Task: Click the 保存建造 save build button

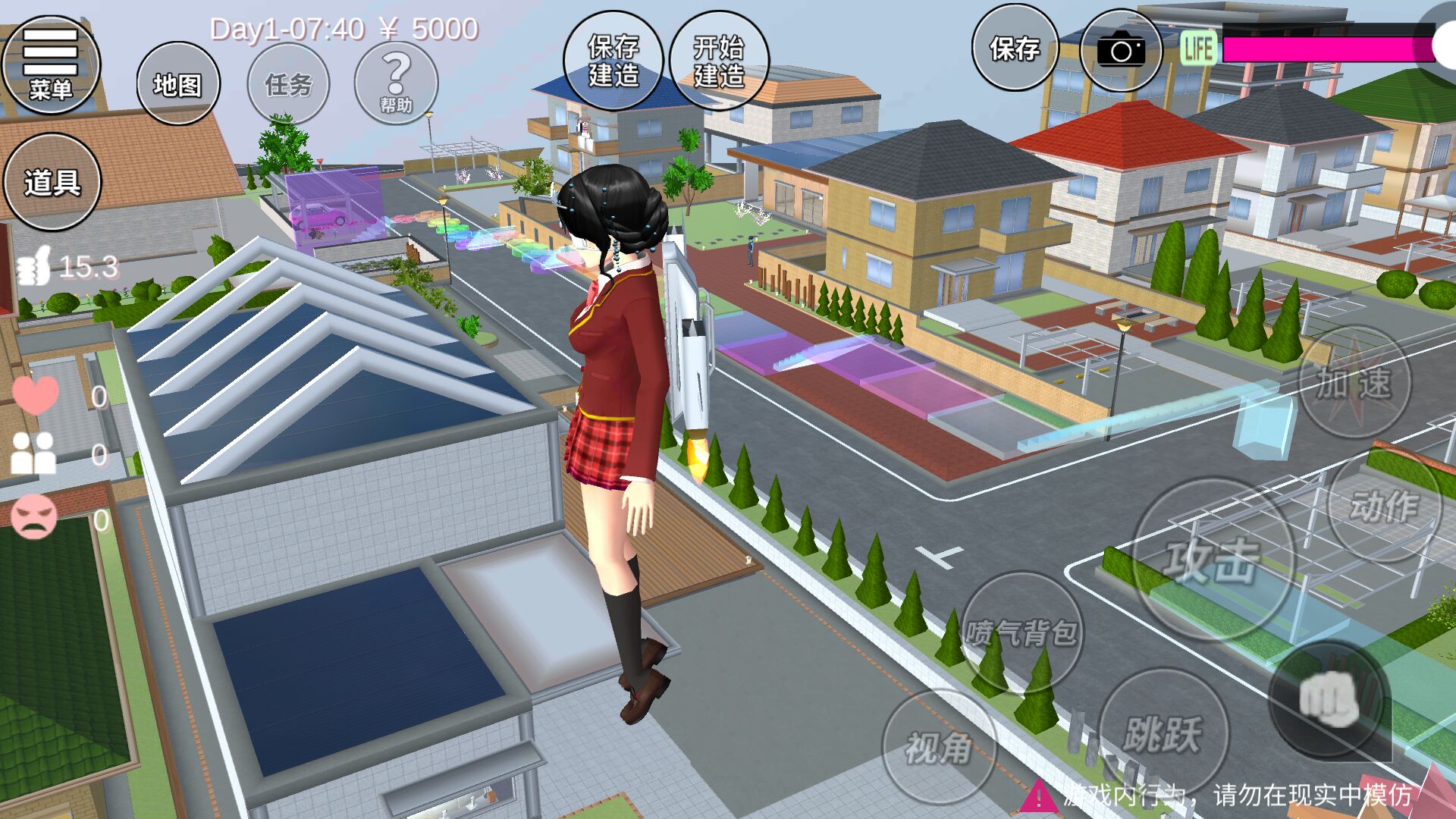Action: tap(613, 61)
